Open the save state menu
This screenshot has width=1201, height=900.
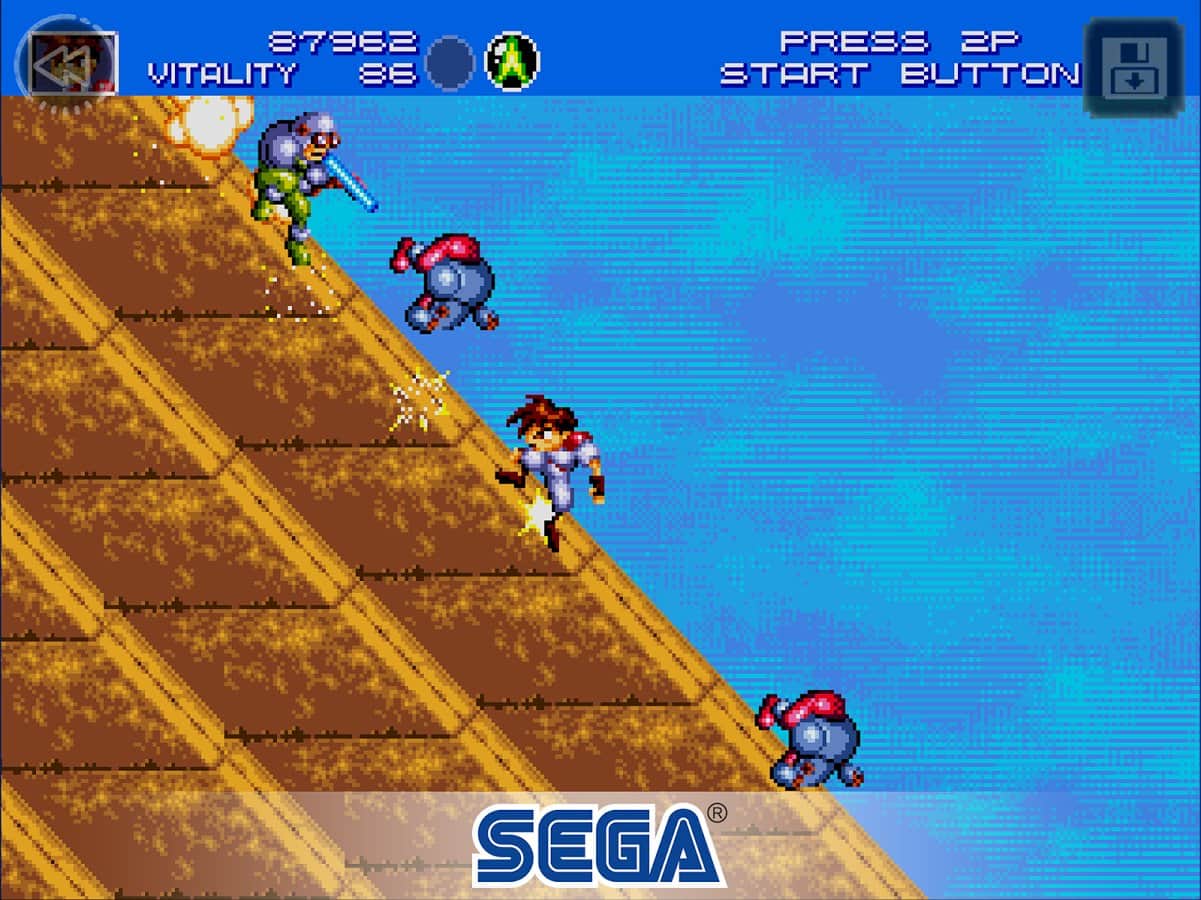pos(1131,68)
